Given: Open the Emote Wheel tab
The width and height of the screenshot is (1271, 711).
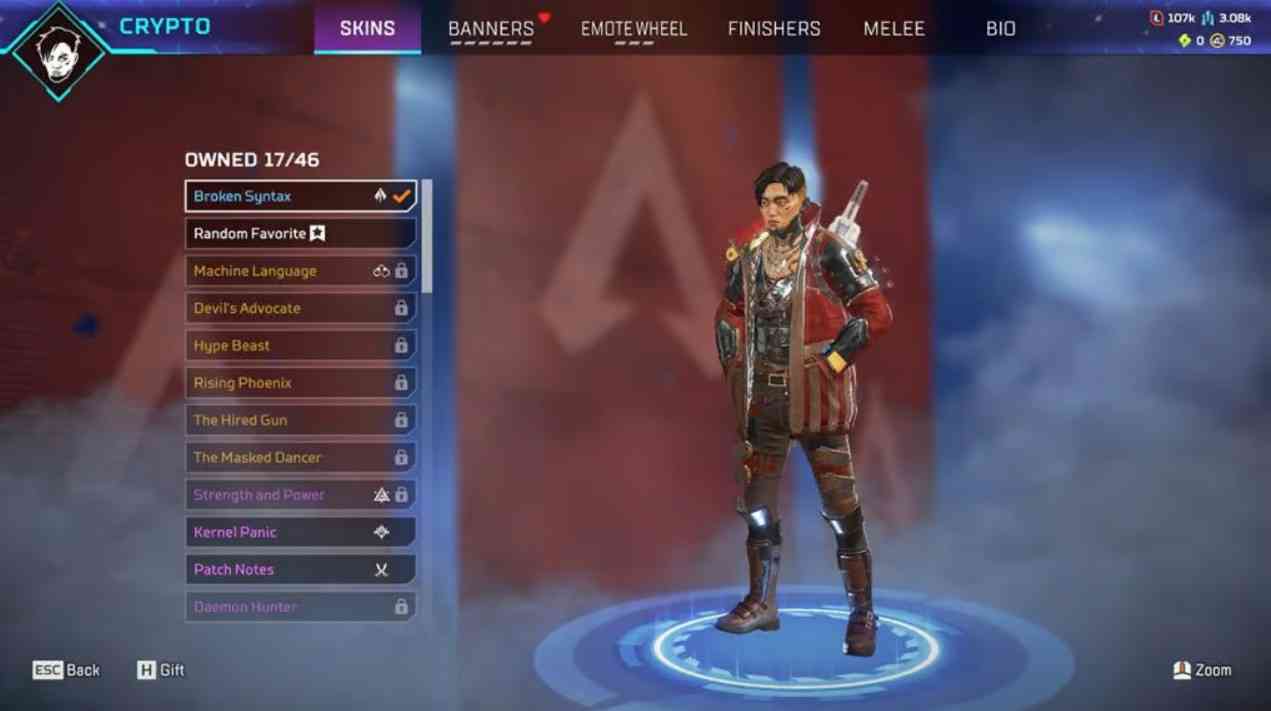Looking at the screenshot, I should 634,28.
